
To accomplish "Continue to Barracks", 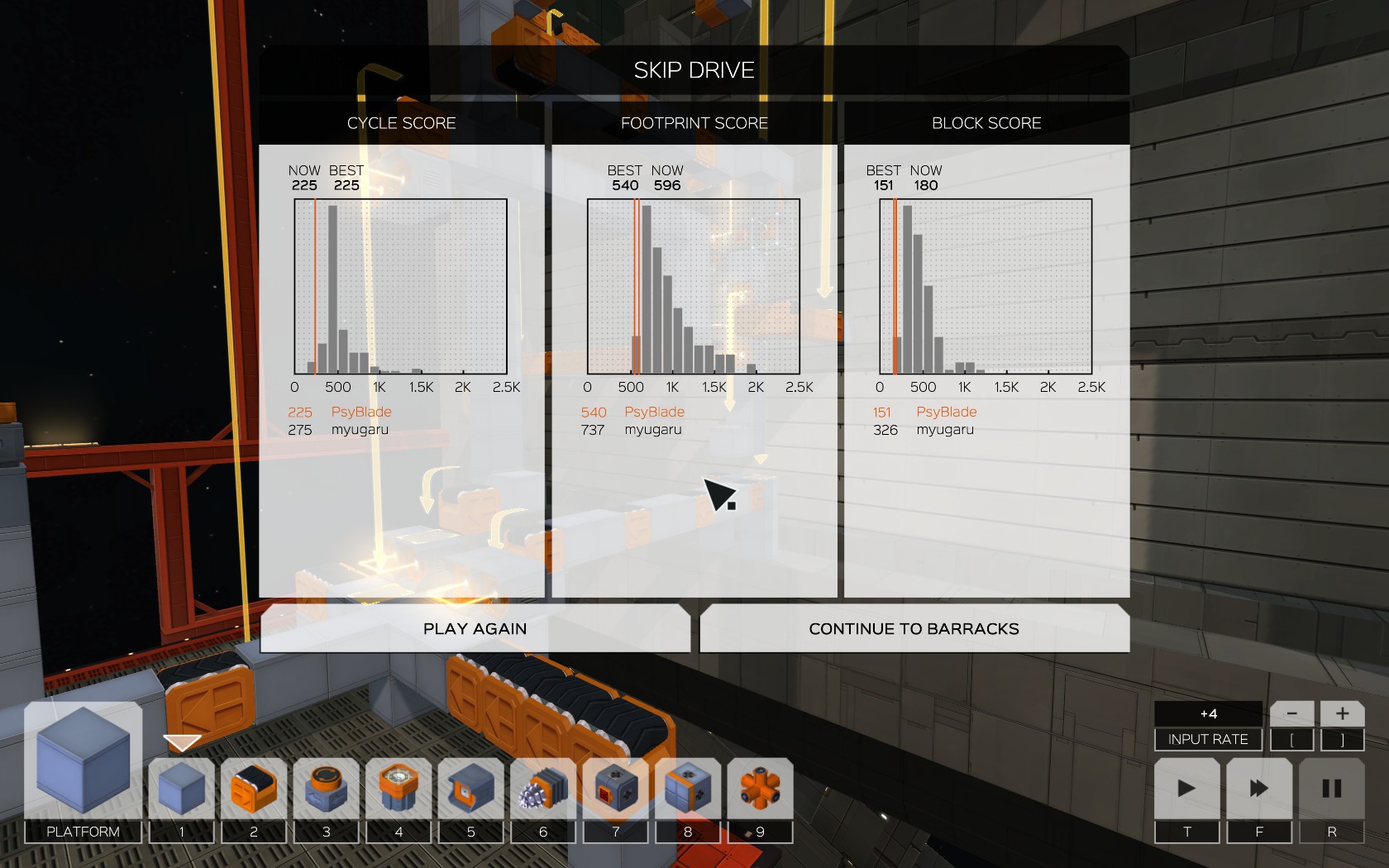I will (914, 628).
